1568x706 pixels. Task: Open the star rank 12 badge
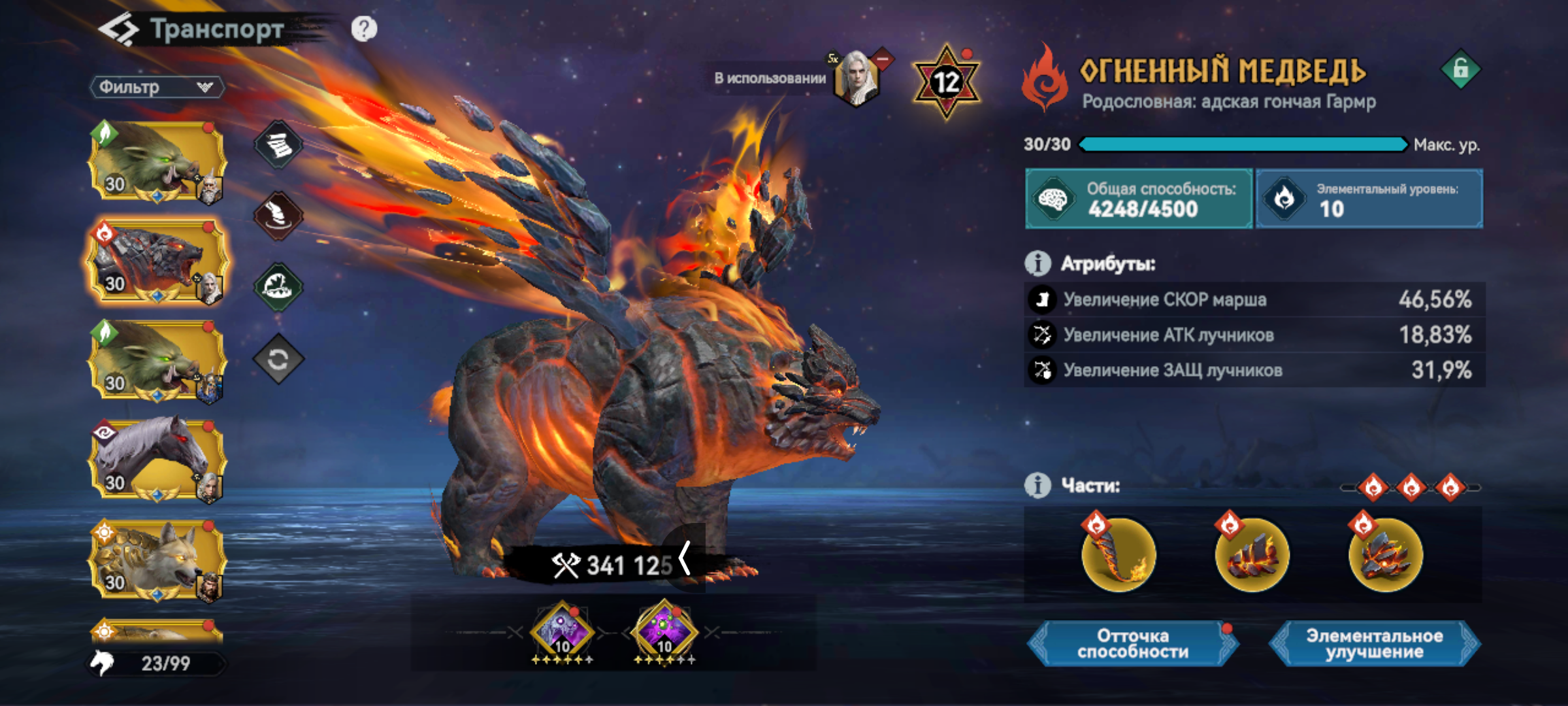click(x=945, y=82)
